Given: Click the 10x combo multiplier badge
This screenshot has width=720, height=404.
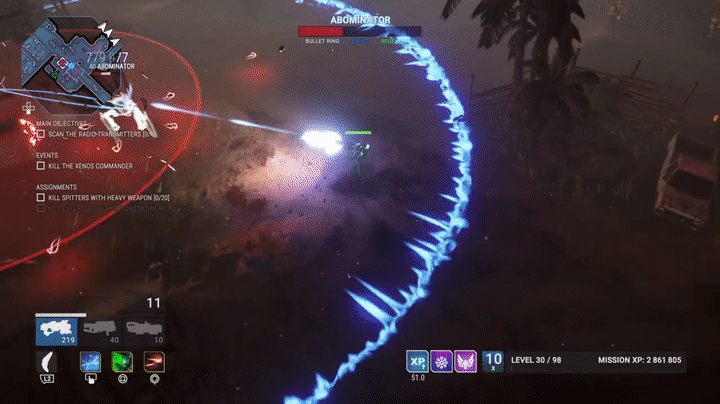Looking at the screenshot, I should coord(493,360).
